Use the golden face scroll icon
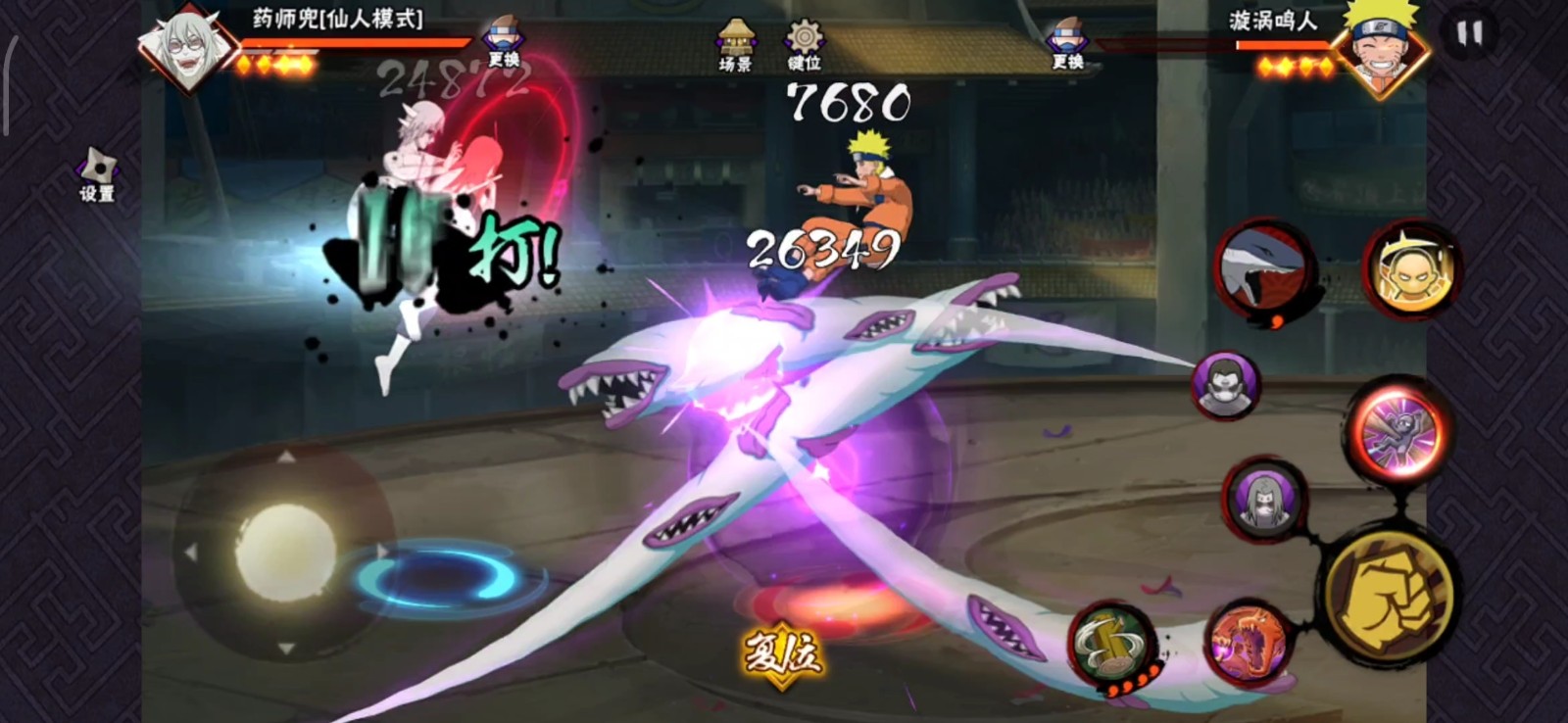 click(1411, 268)
